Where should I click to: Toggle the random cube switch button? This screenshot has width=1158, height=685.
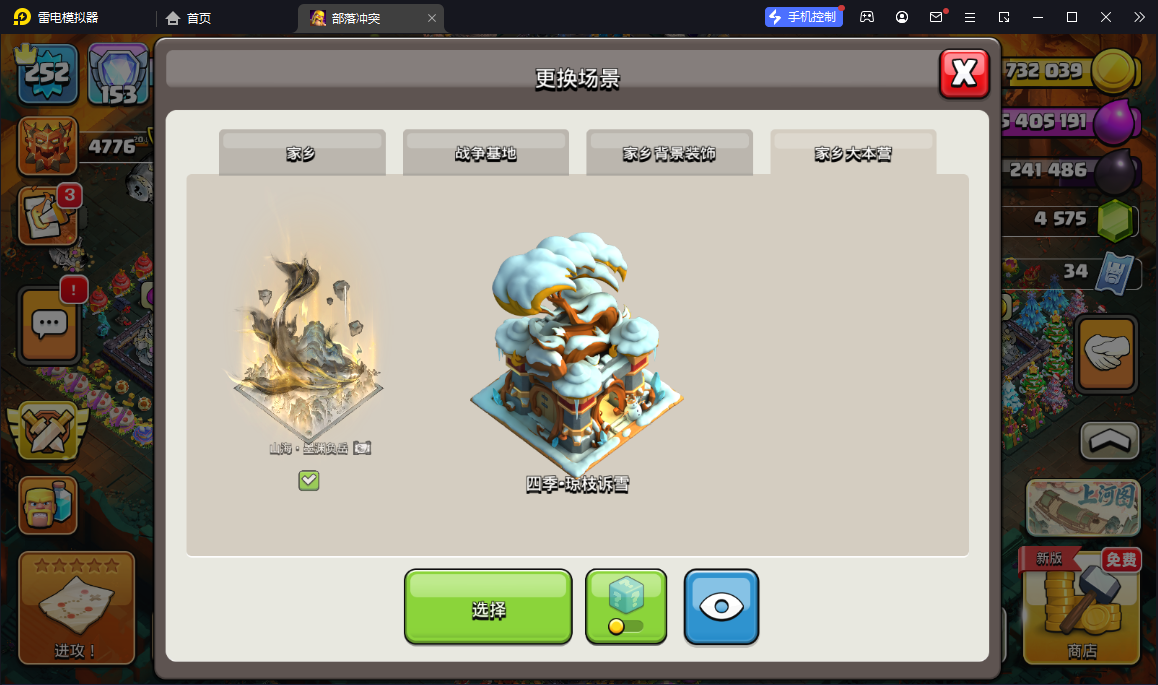coord(626,607)
